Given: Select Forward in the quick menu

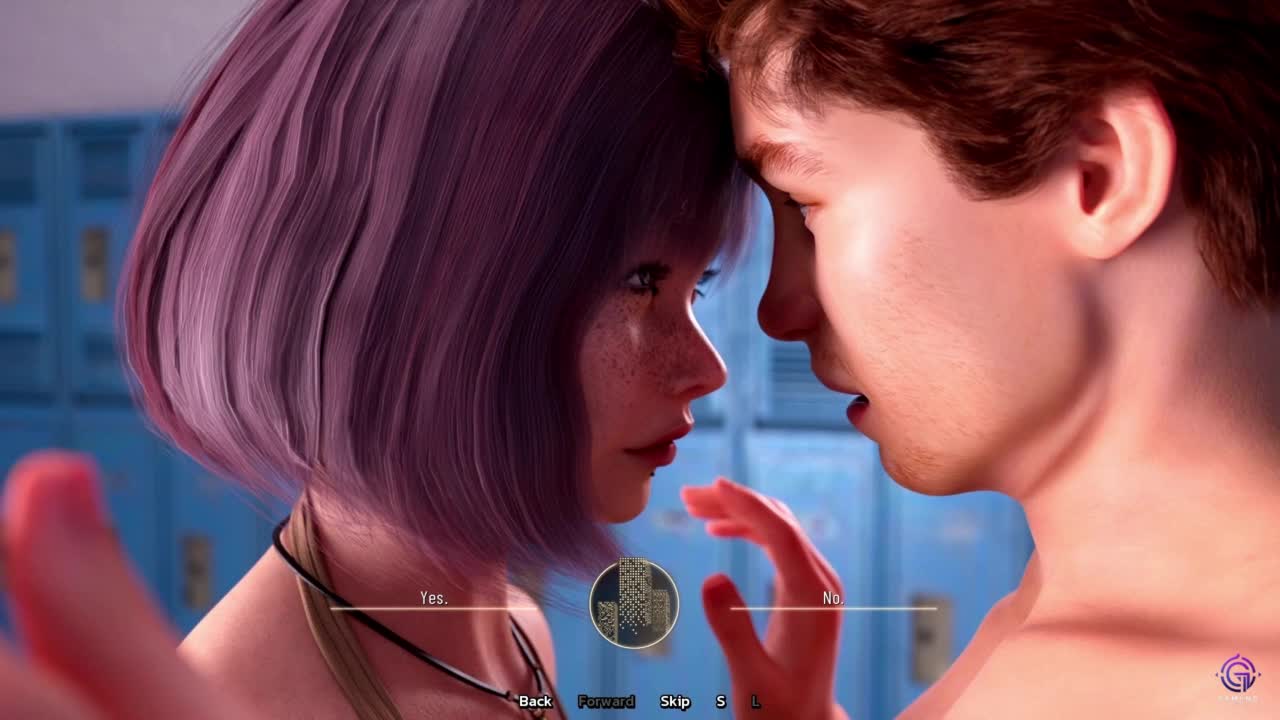Looking at the screenshot, I should 606,701.
